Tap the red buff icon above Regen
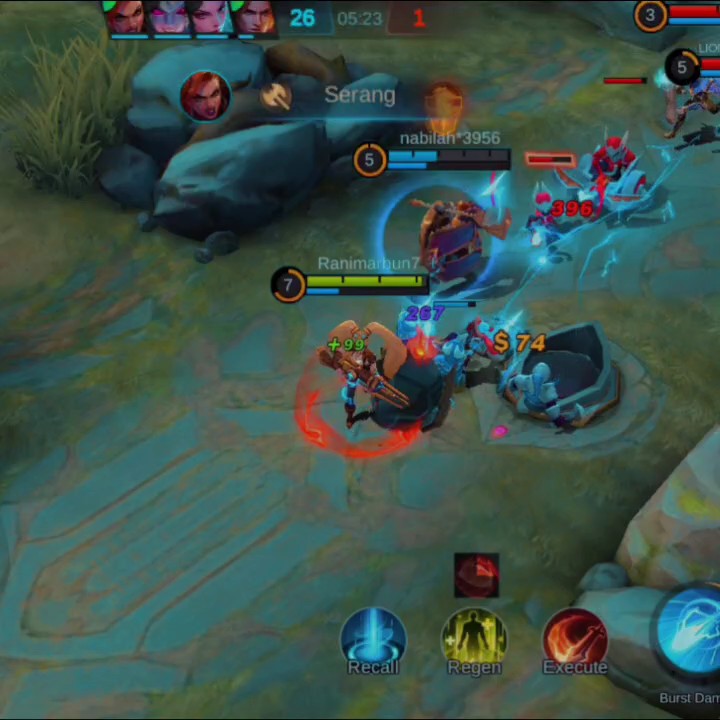Screen dimensions: 720x720 pyautogui.click(x=476, y=576)
